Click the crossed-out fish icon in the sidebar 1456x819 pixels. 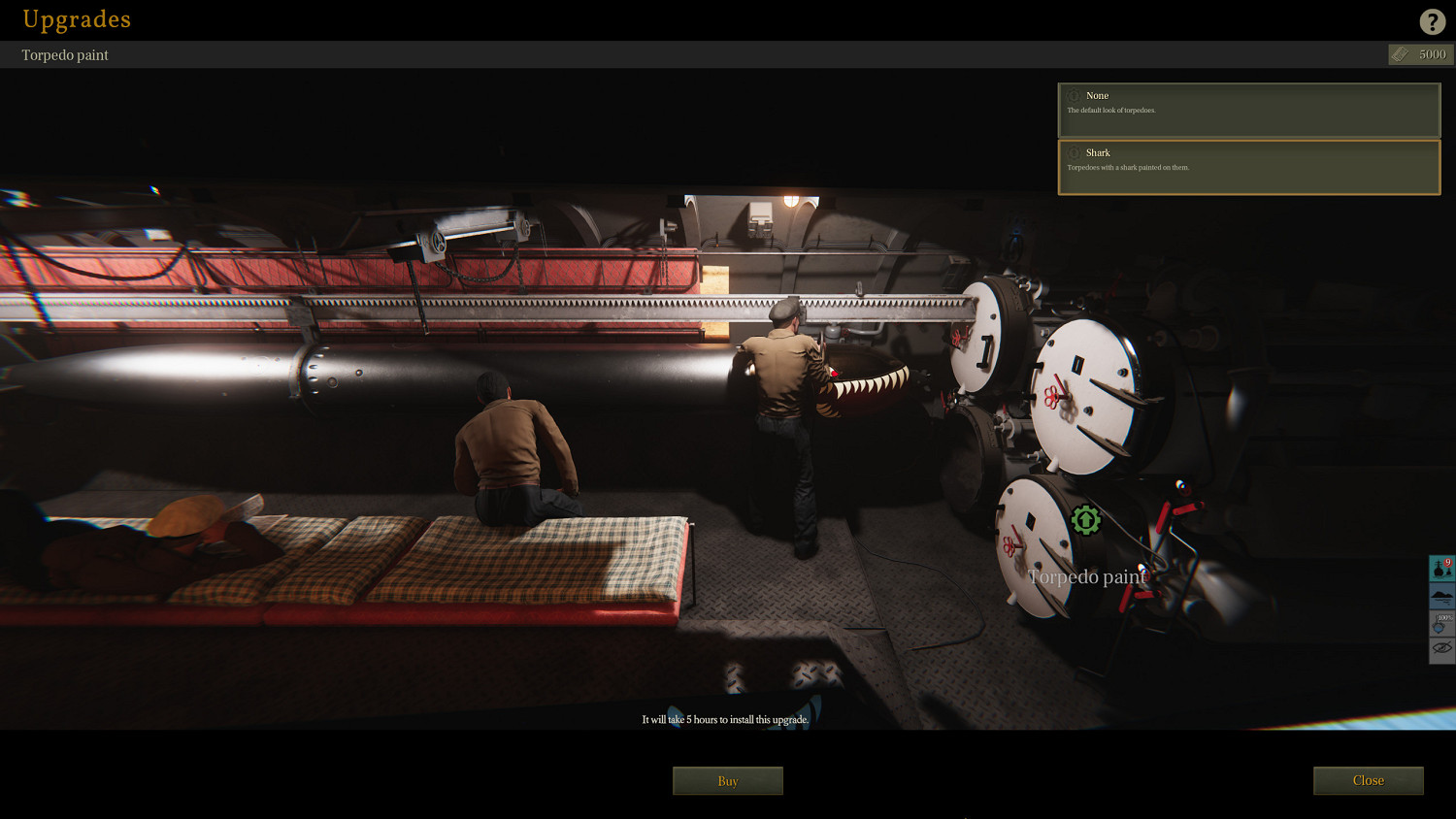(1440, 645)
